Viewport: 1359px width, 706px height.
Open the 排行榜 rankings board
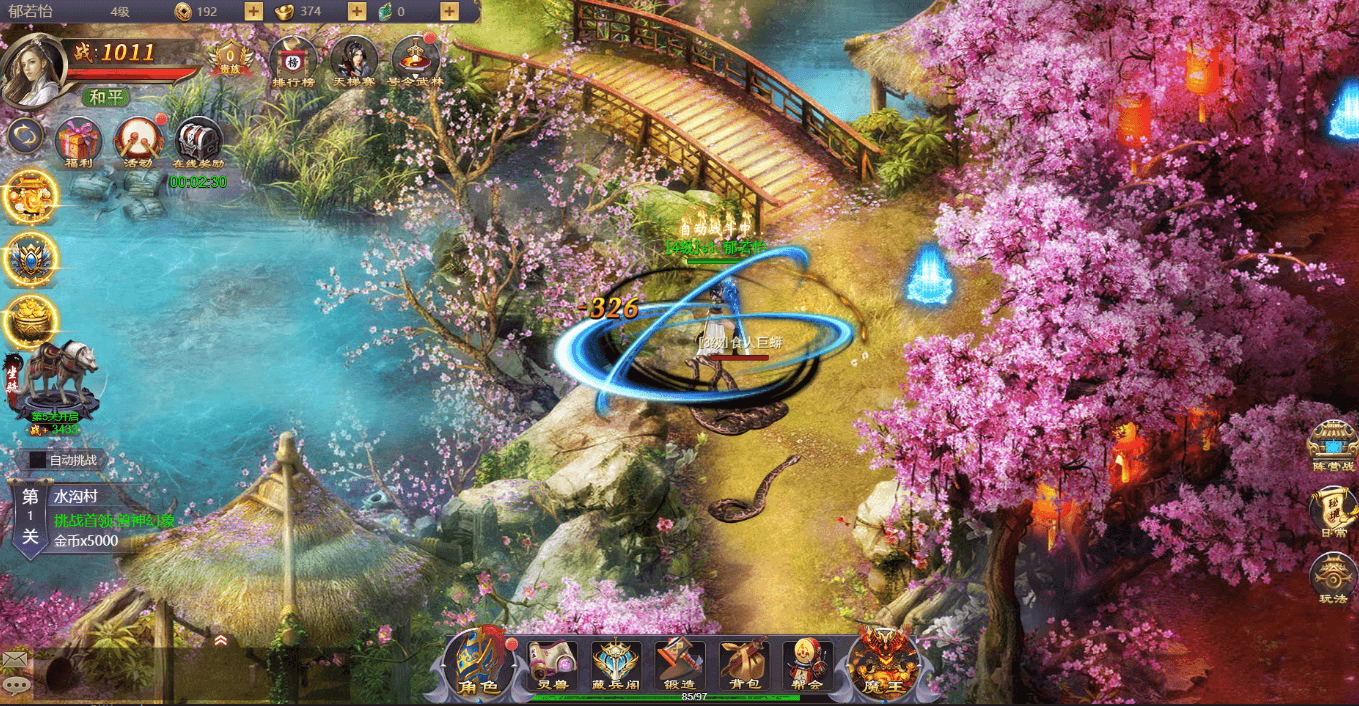pyautogui.click(x=293, y=61)
